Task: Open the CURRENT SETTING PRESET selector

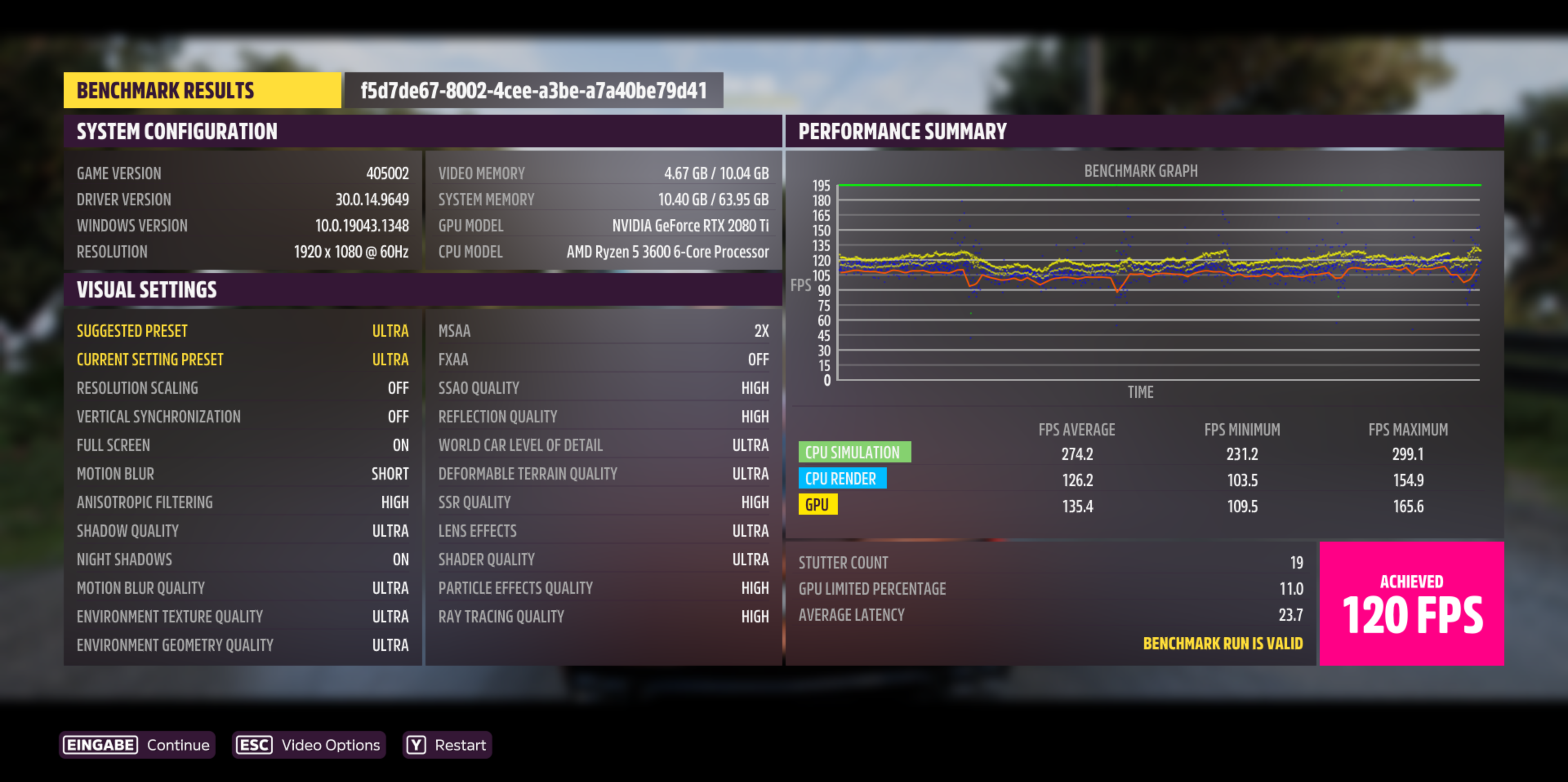Action: [x=243, y=359]
